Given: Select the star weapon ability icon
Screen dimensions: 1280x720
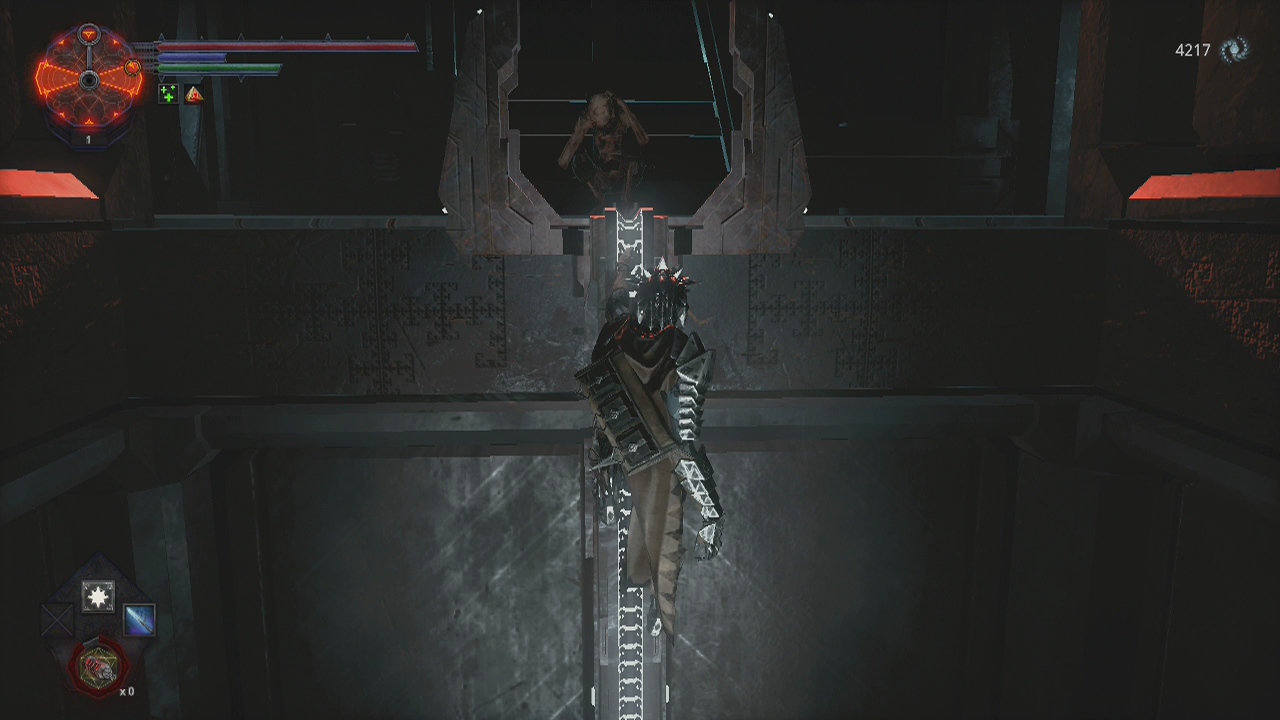Looking at the screenshot, I should click(97, 596).
